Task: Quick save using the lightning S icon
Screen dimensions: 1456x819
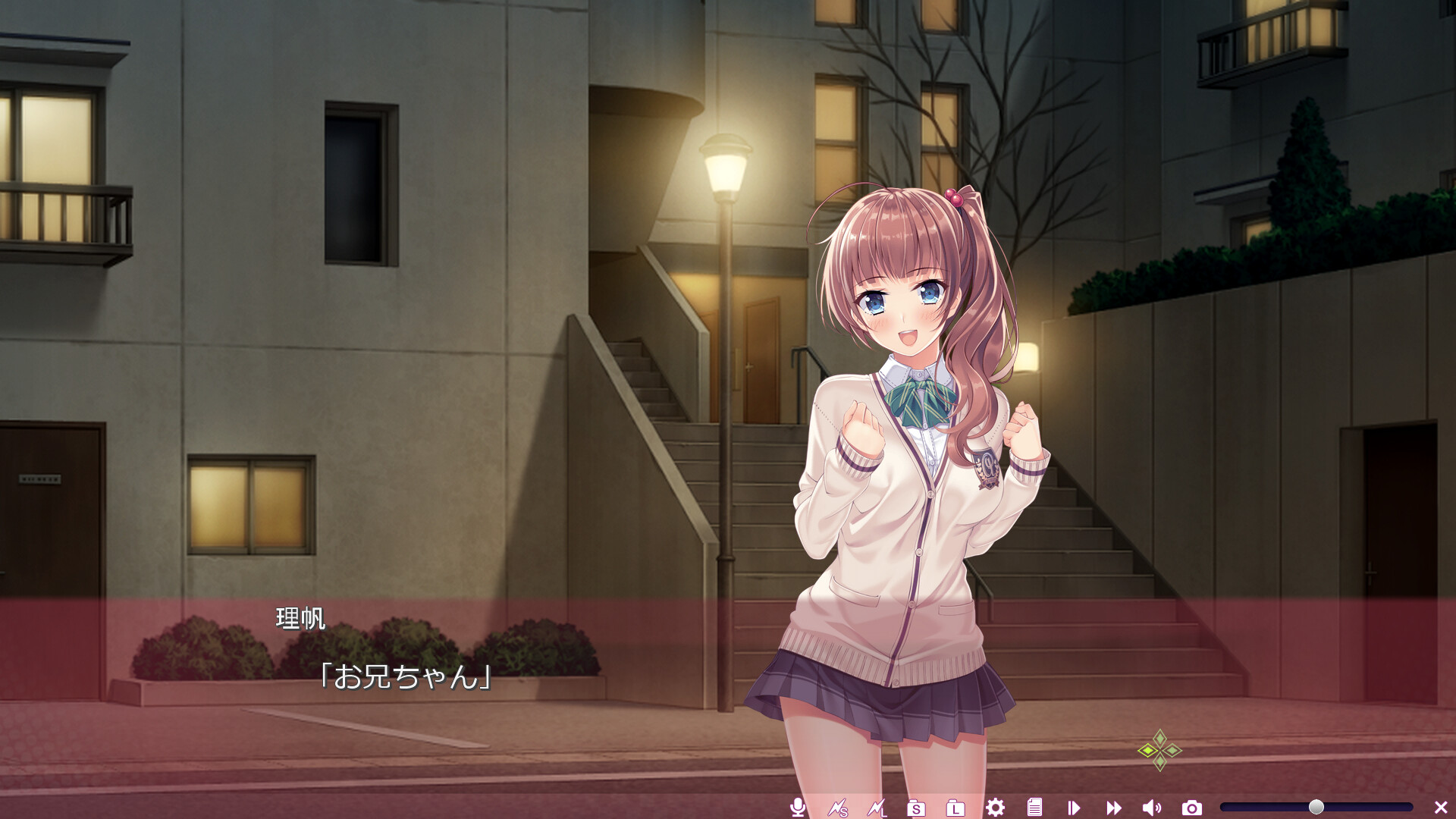Action: (837, 808)
